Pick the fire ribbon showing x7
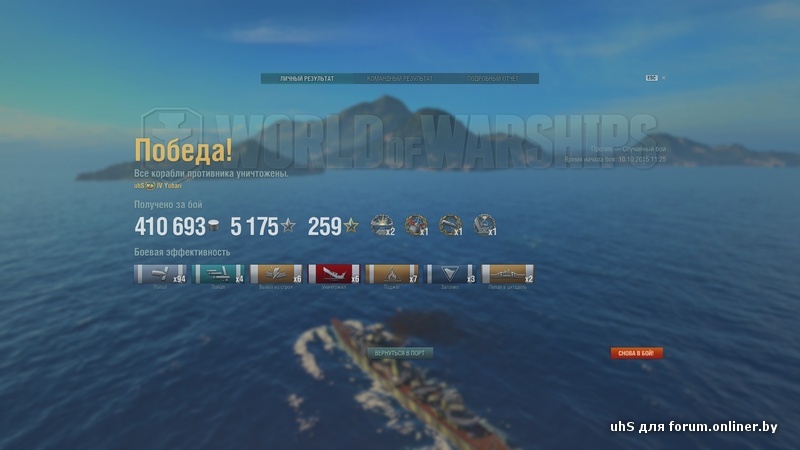 392,274
